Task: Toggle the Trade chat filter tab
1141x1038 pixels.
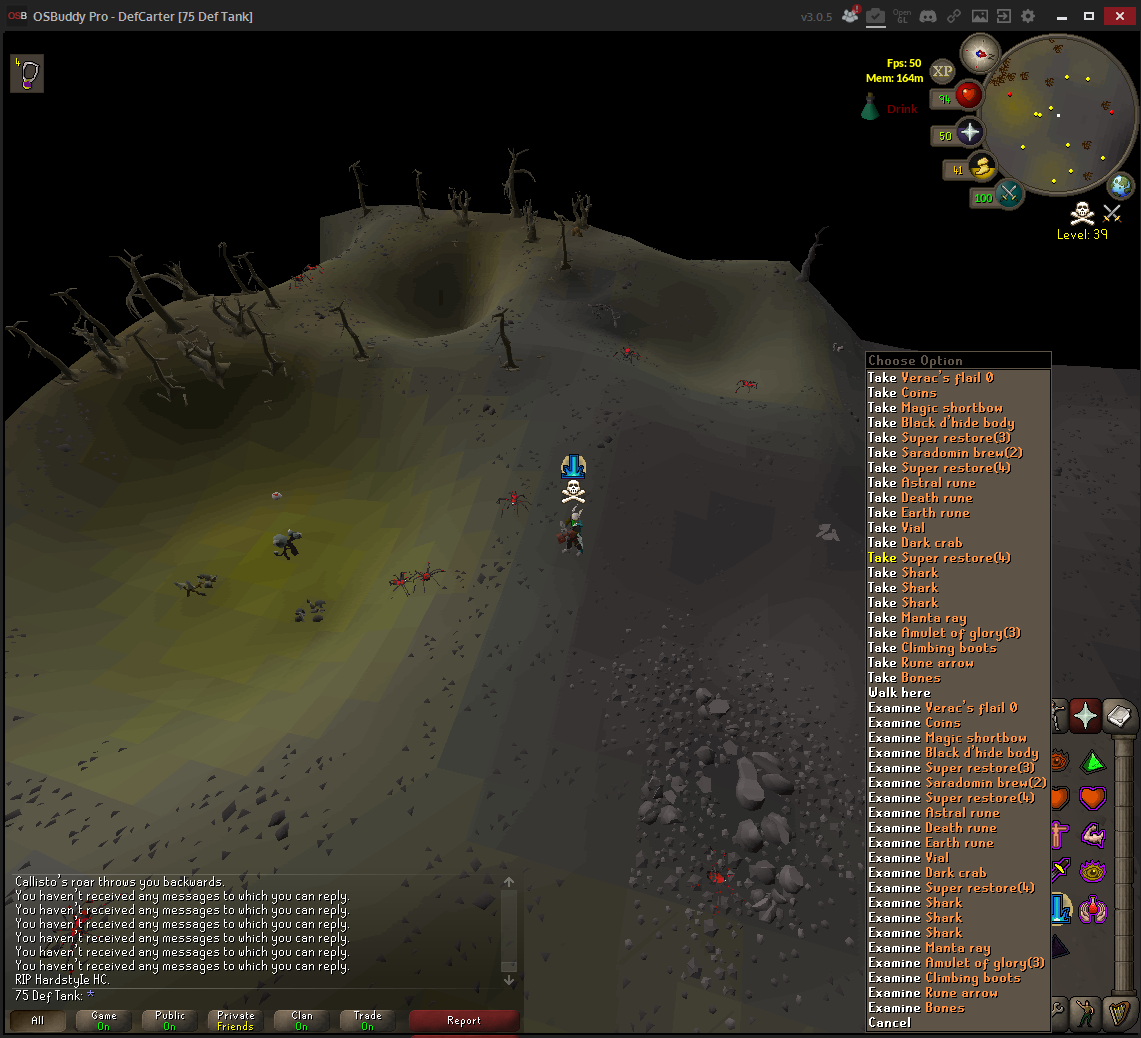Action: [367, 1021]
